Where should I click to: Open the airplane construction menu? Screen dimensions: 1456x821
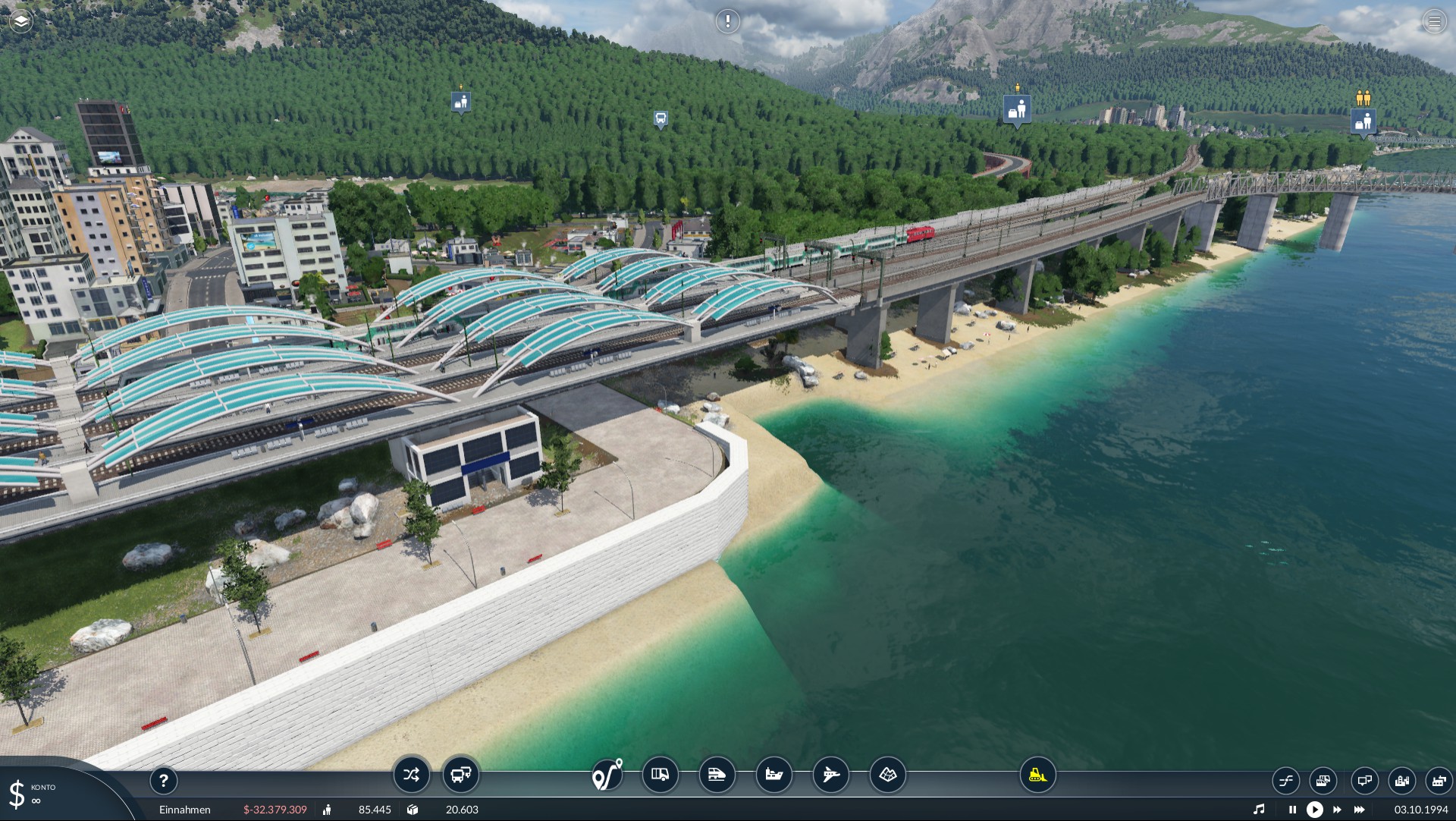(831, 775)
